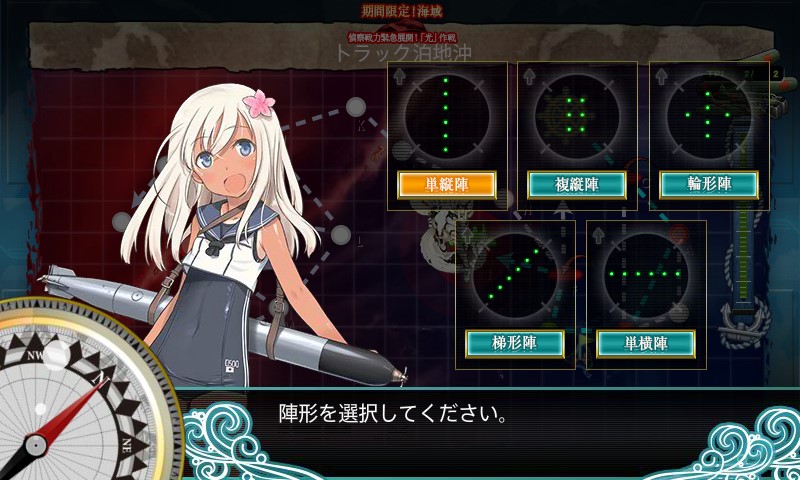Select the 梯形陣 formation button
Viewport: 800px width, 480px height.
coord(515,343)
